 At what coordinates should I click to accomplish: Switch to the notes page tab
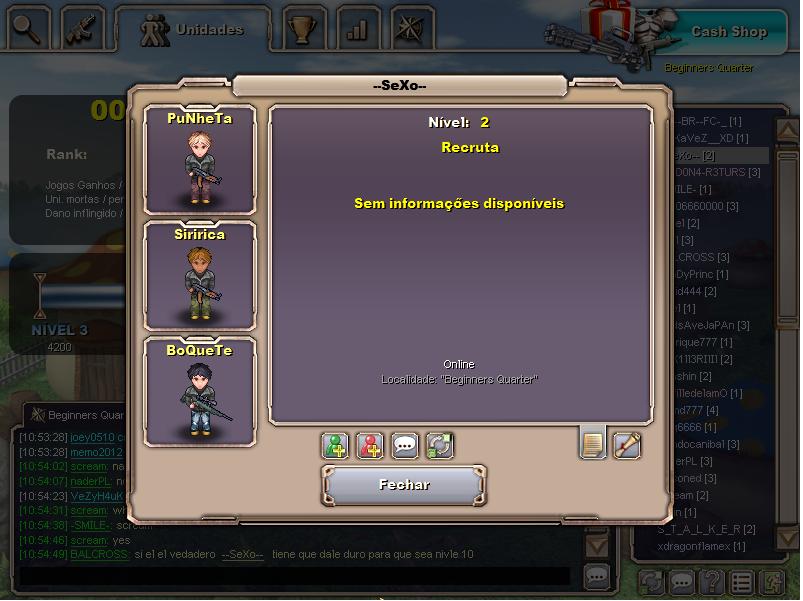593,443
